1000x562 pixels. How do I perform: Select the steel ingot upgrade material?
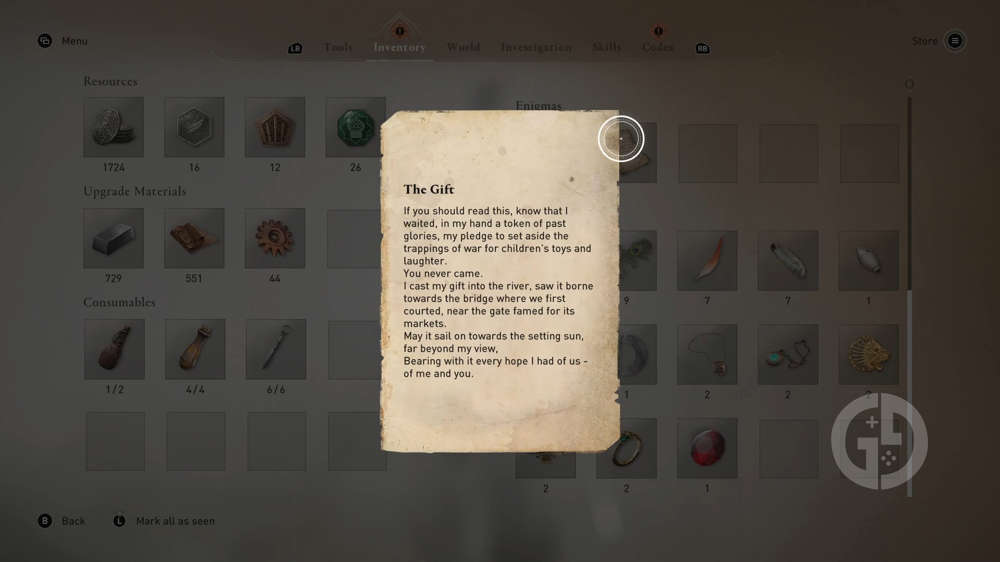point(113,238)
